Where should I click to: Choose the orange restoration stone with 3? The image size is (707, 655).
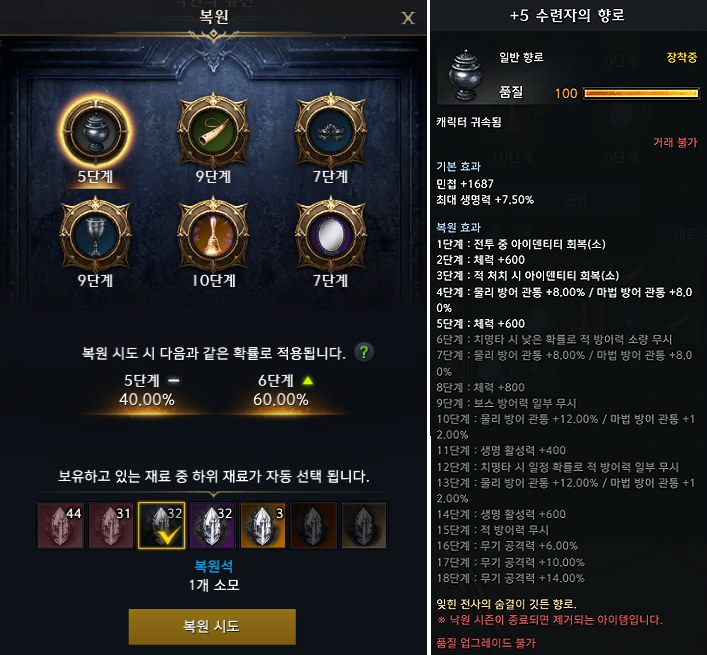tap(263, 526)
